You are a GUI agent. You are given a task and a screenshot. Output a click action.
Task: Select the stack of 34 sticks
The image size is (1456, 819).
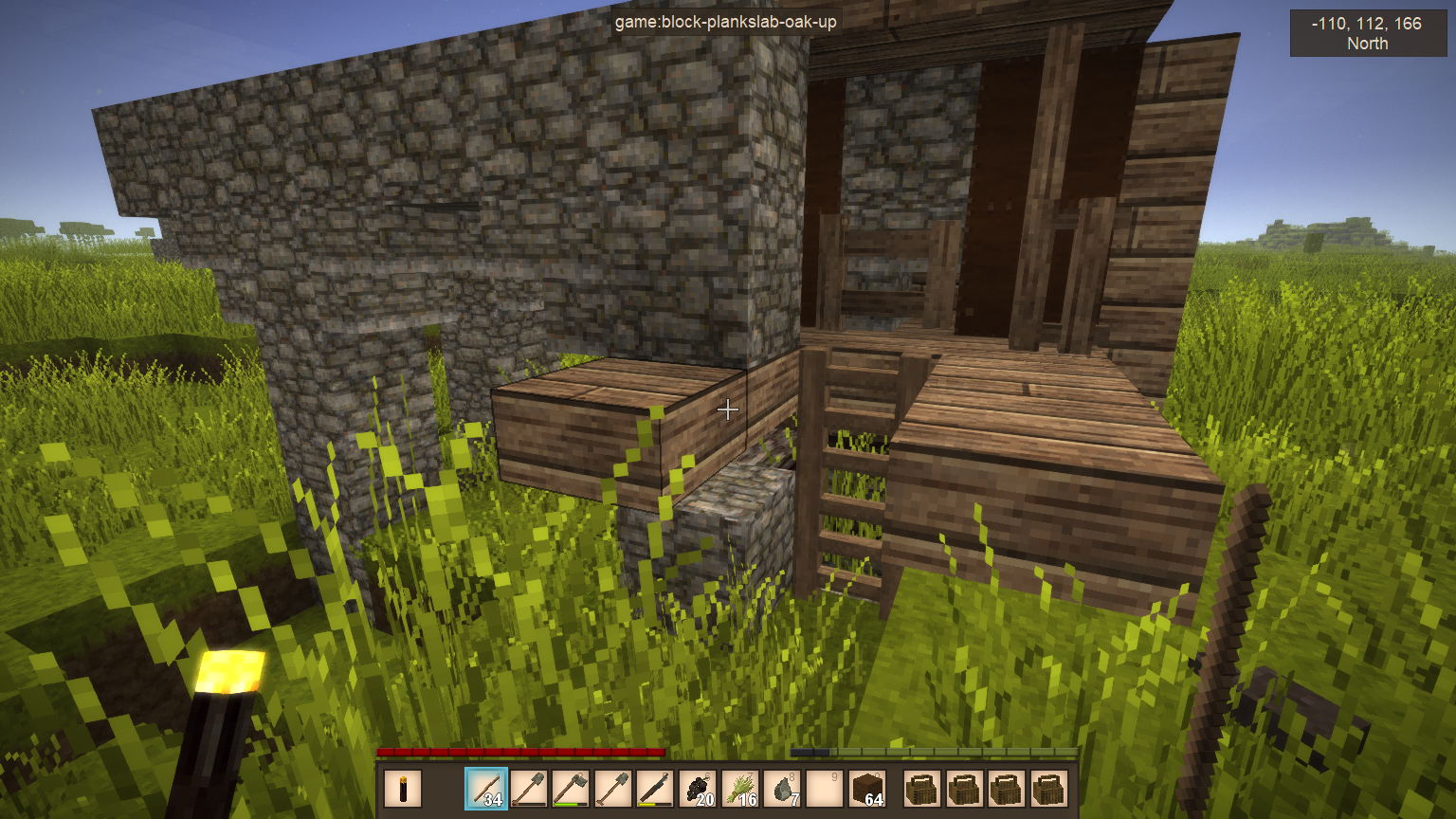tap(486, 789)
